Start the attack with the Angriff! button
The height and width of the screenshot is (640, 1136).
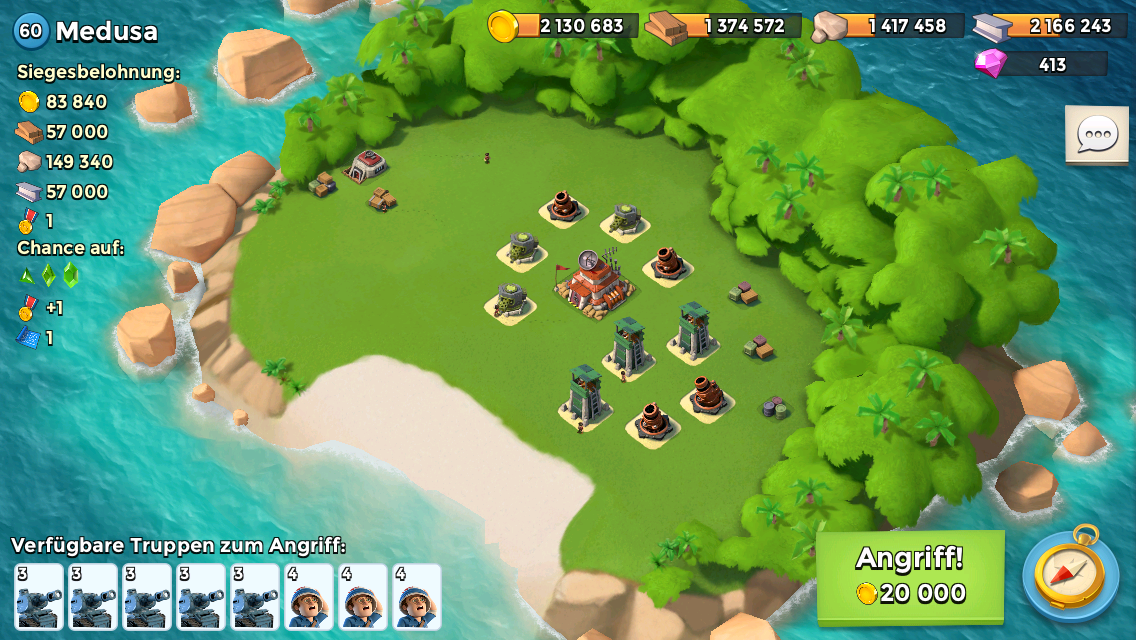[x=910, y=576]
